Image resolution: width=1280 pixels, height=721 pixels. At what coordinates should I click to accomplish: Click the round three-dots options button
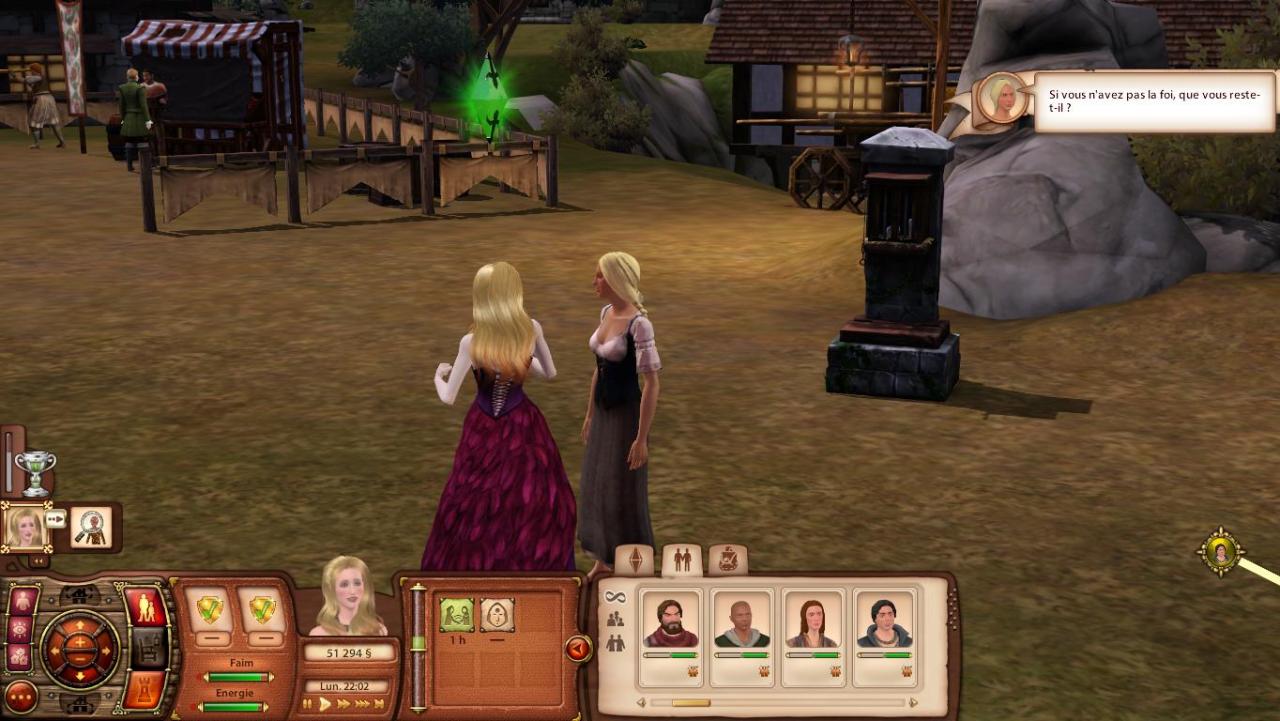[x=21, y=696]
